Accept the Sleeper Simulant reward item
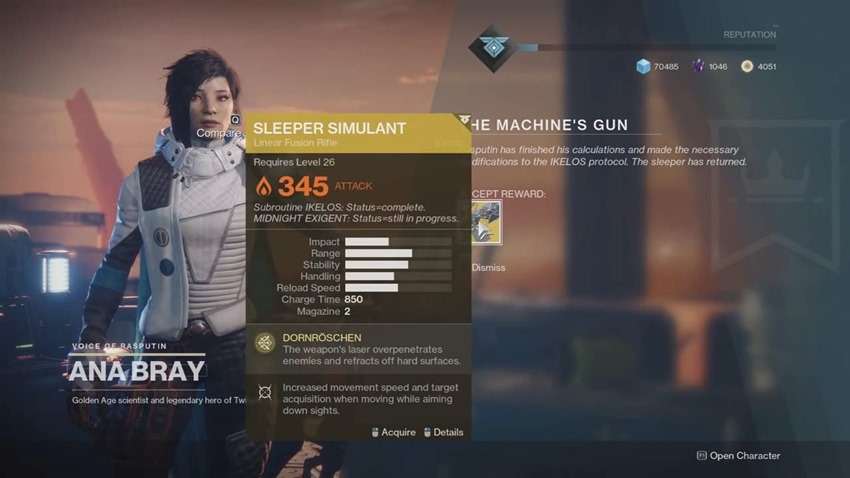Screen dimensions: 850x478 coord(486,224)
